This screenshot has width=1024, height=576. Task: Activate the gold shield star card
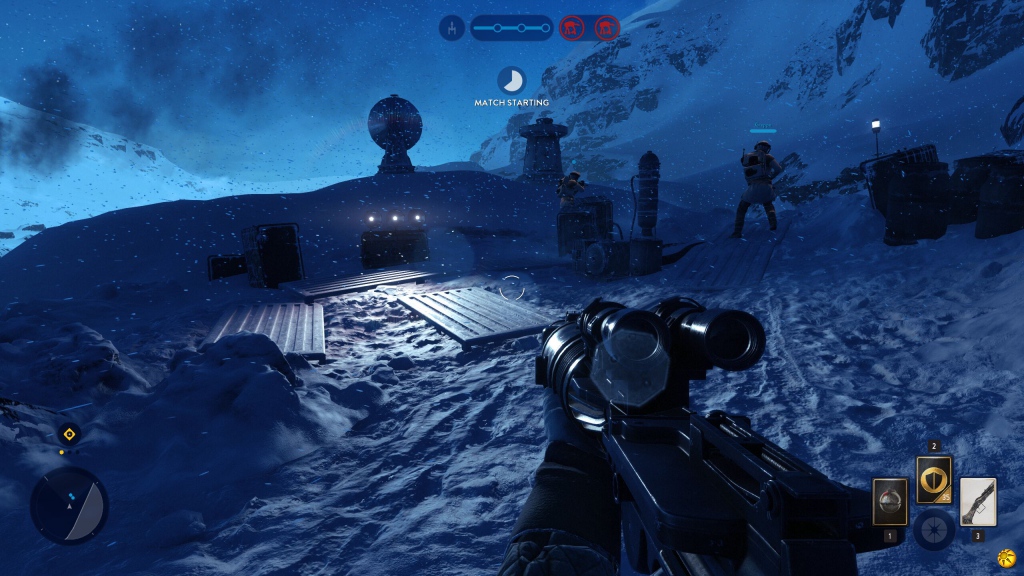coord(934,480)
